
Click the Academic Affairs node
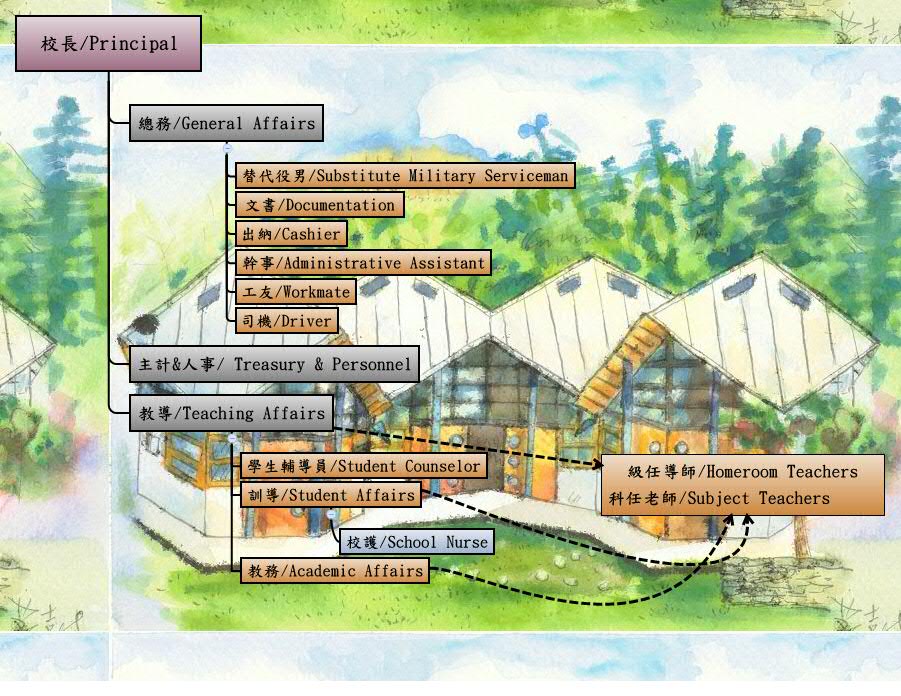tap(334, 571)
